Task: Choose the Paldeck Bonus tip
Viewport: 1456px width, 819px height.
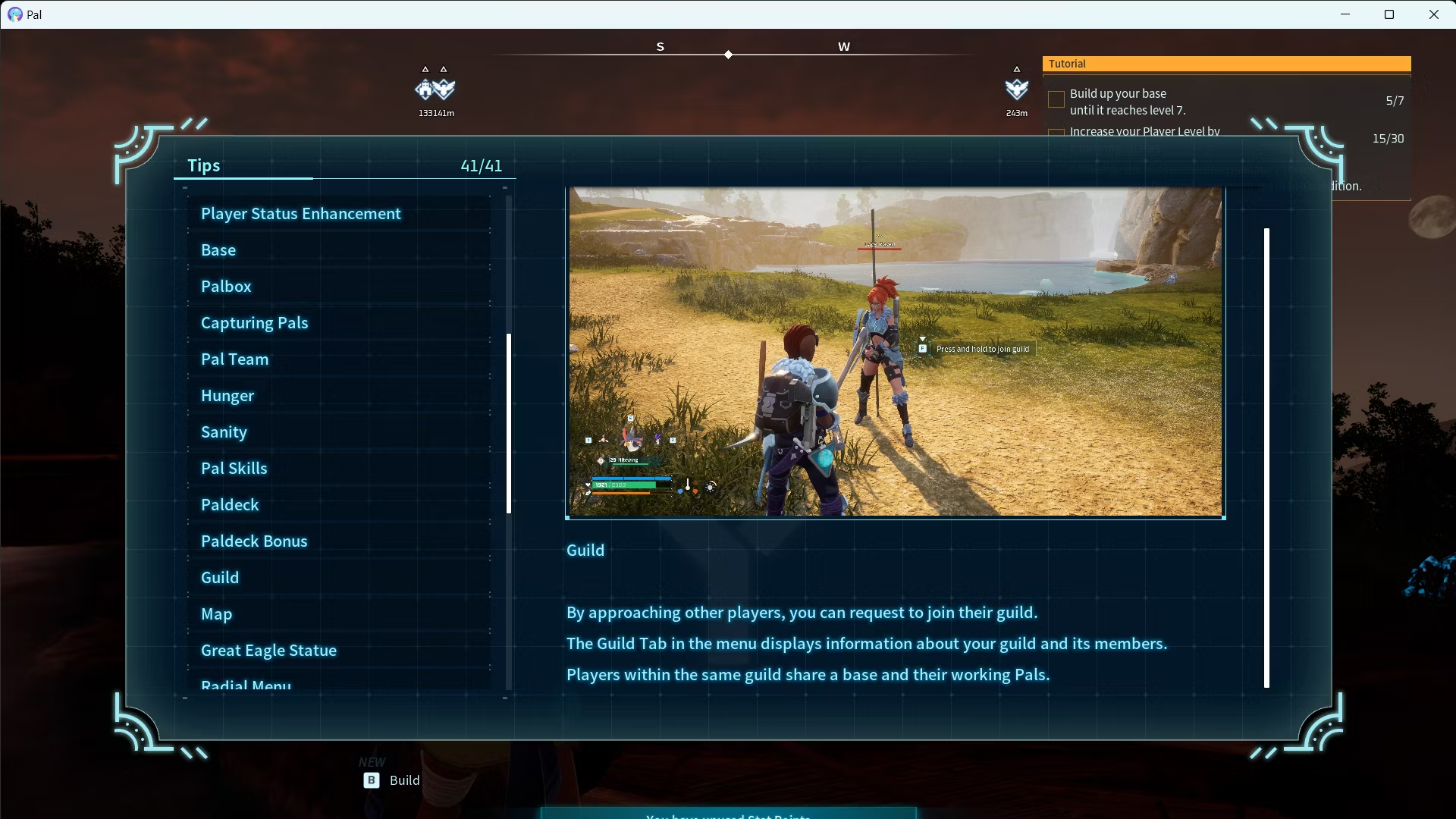Action: (x=254, y=541)
